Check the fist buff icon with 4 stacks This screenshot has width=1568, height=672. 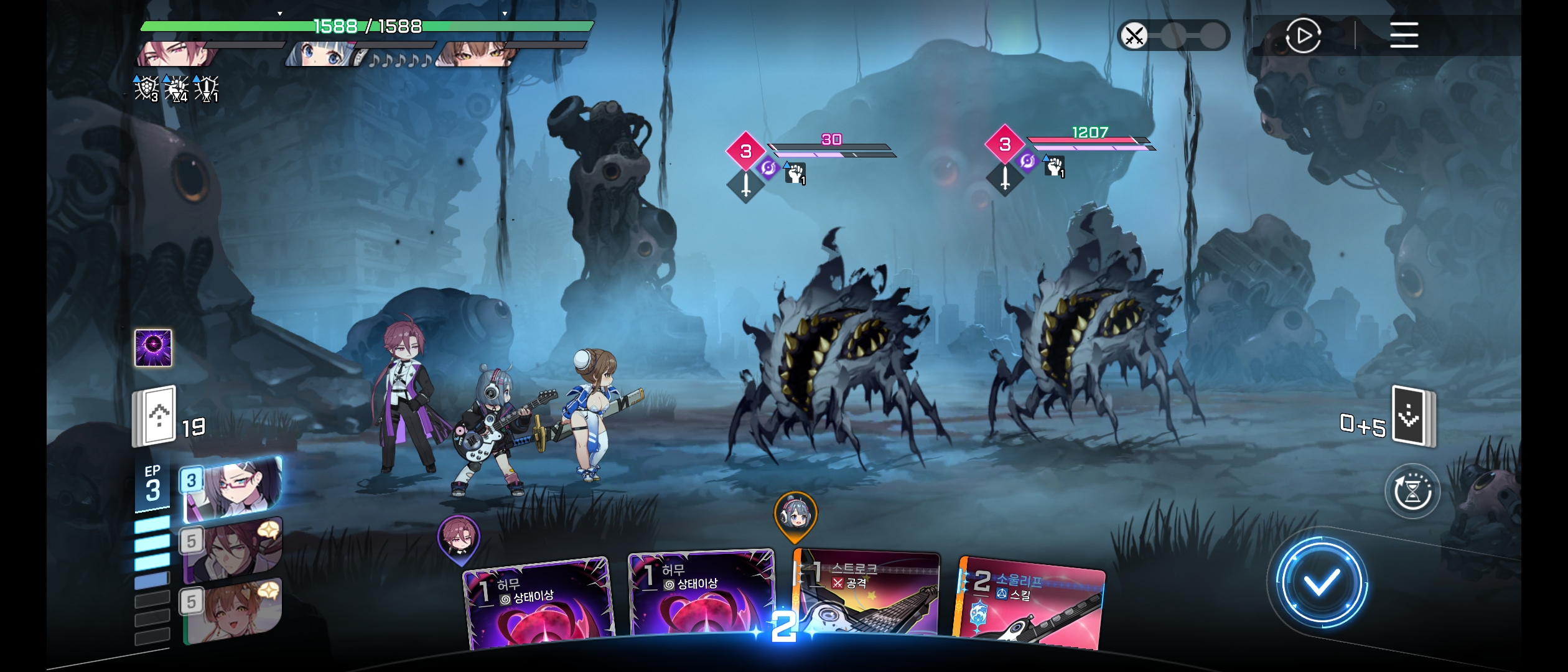[x=176, y=88]
